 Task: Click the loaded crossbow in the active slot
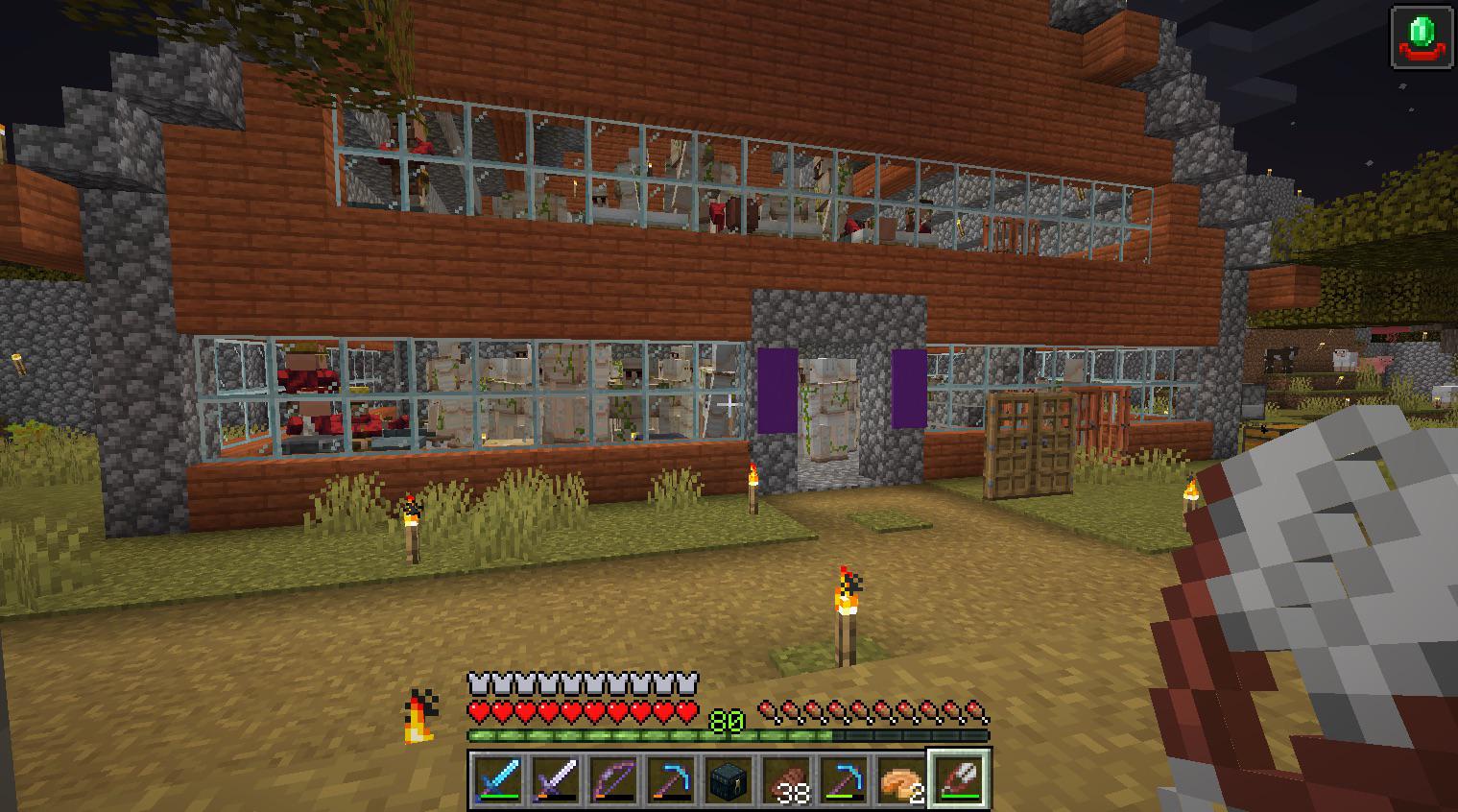point(960,780)
